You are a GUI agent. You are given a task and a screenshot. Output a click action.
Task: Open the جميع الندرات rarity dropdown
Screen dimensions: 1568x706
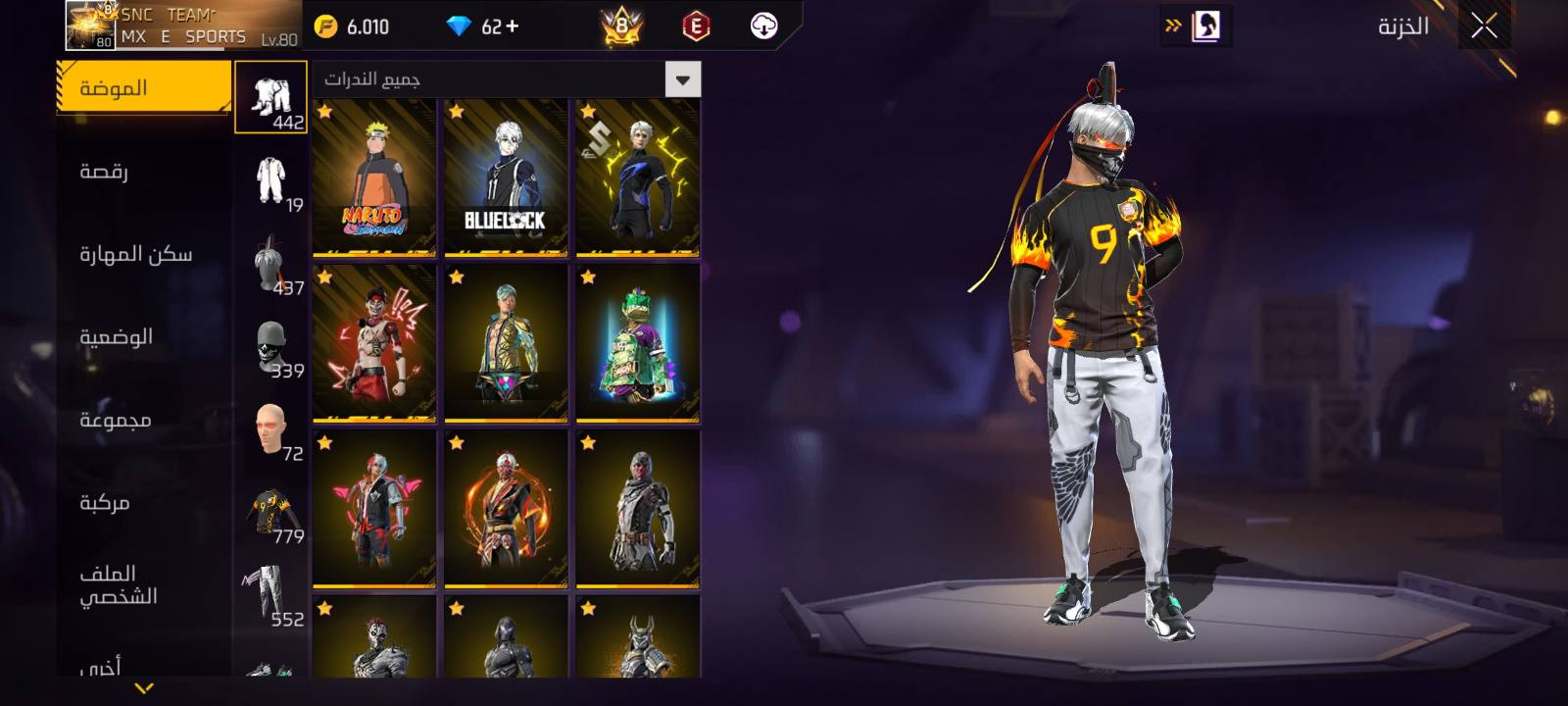[x=682, y=79]
